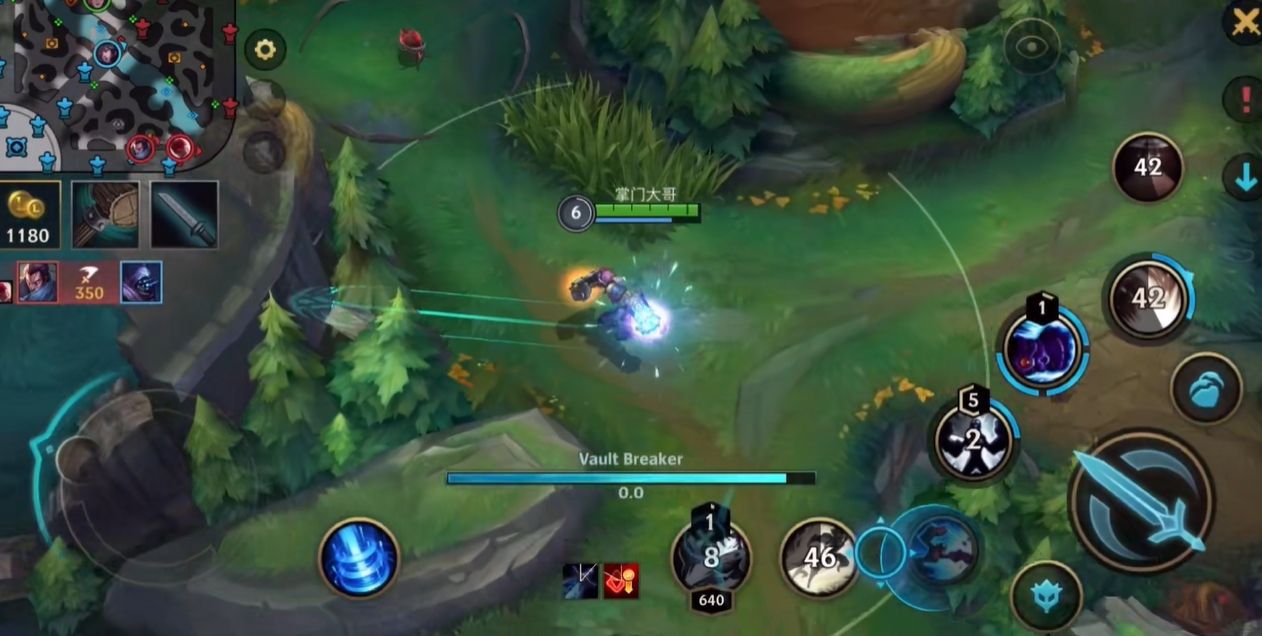
Task: Trigger the ultimate ability with blue ring
Action: coord(1150,298)
